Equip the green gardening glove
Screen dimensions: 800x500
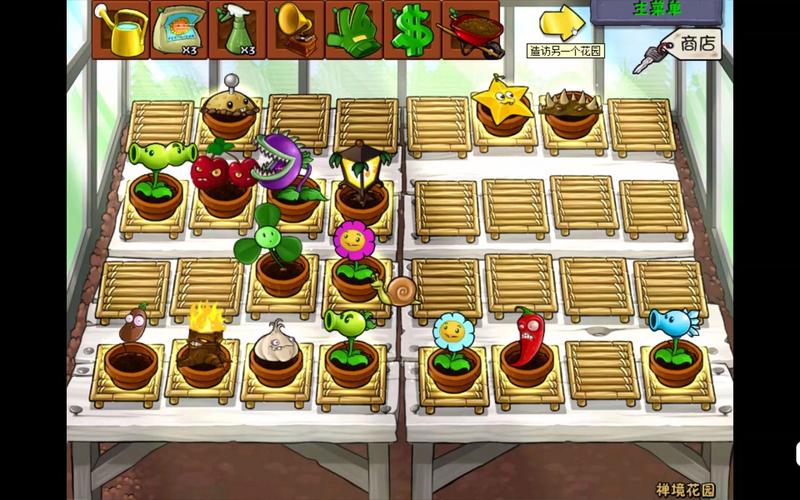tap(353, 30)
